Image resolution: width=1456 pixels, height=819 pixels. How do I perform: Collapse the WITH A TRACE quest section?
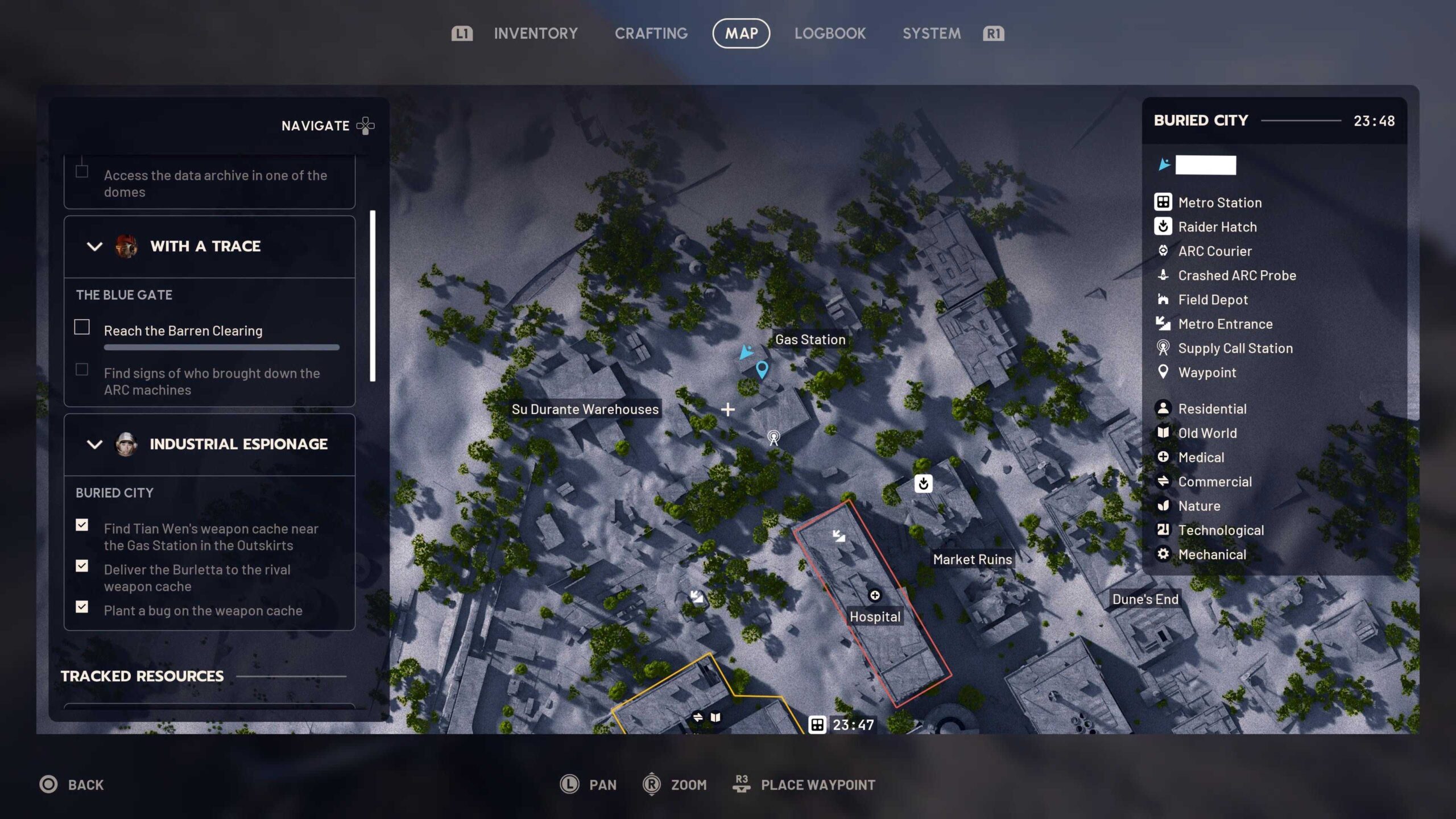pos(95,246)
